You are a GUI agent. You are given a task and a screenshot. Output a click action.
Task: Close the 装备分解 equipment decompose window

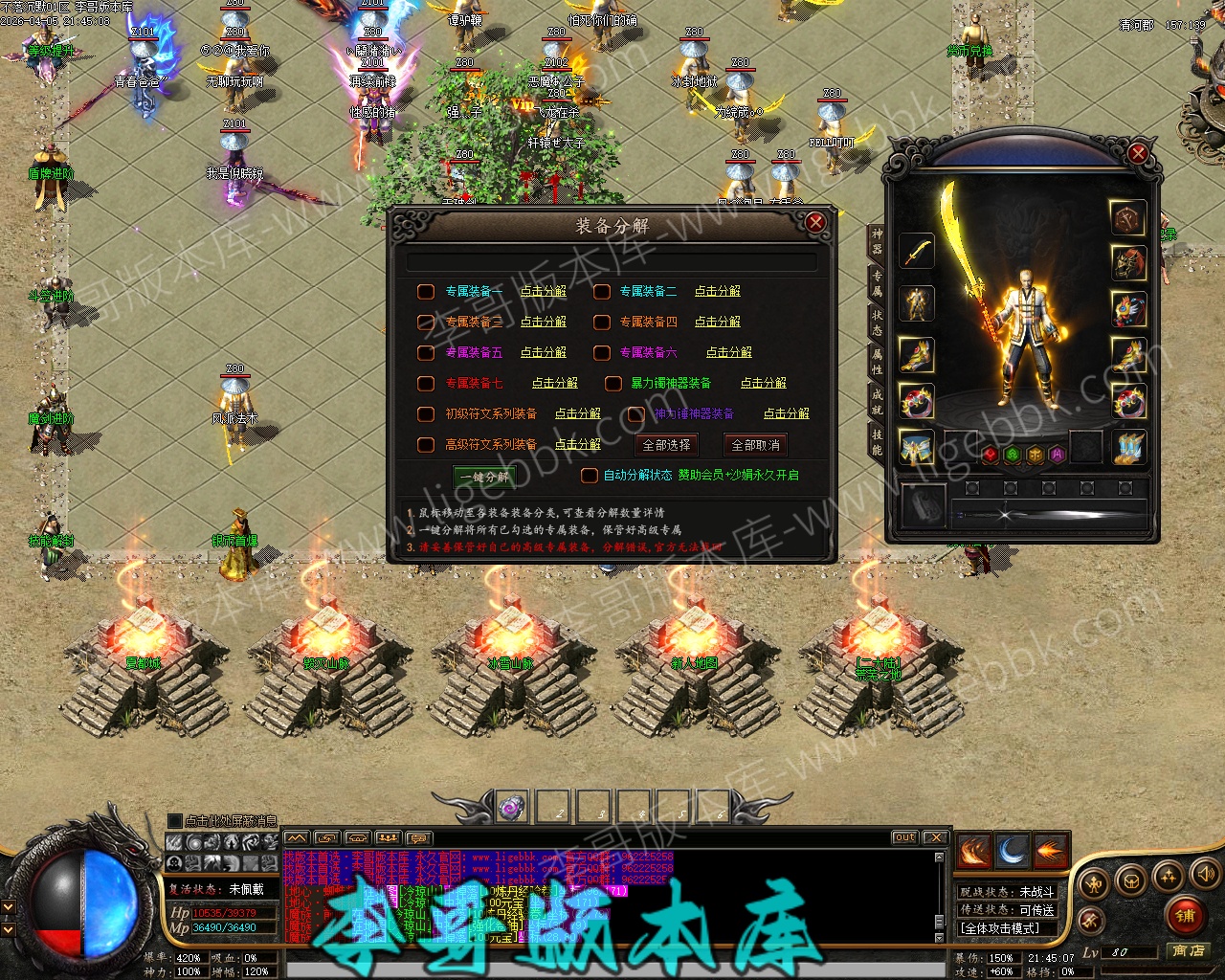point(815,223)
